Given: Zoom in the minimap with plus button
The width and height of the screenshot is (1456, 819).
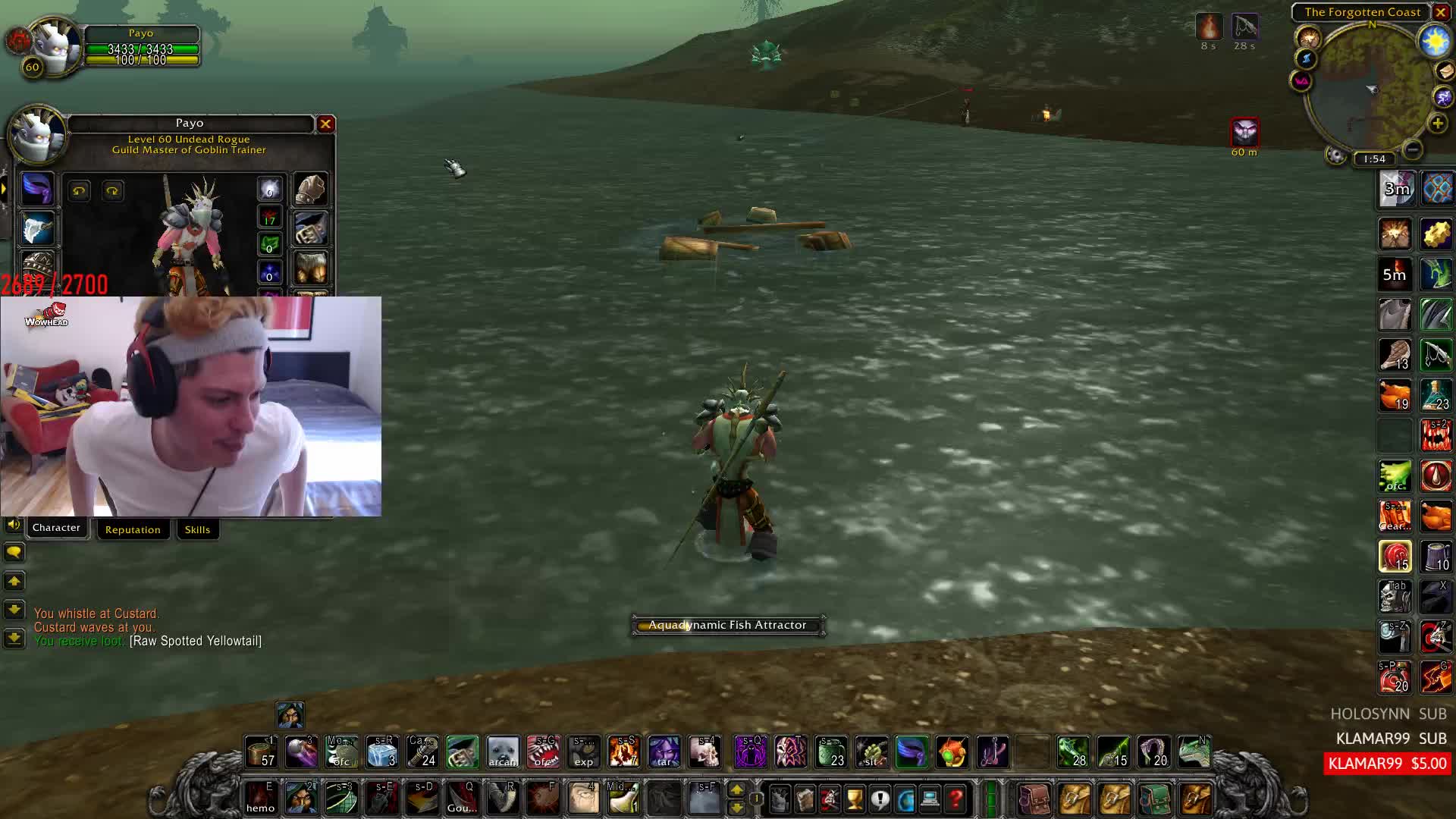Looking at the screenshot, I should [x=1437, y=123].
